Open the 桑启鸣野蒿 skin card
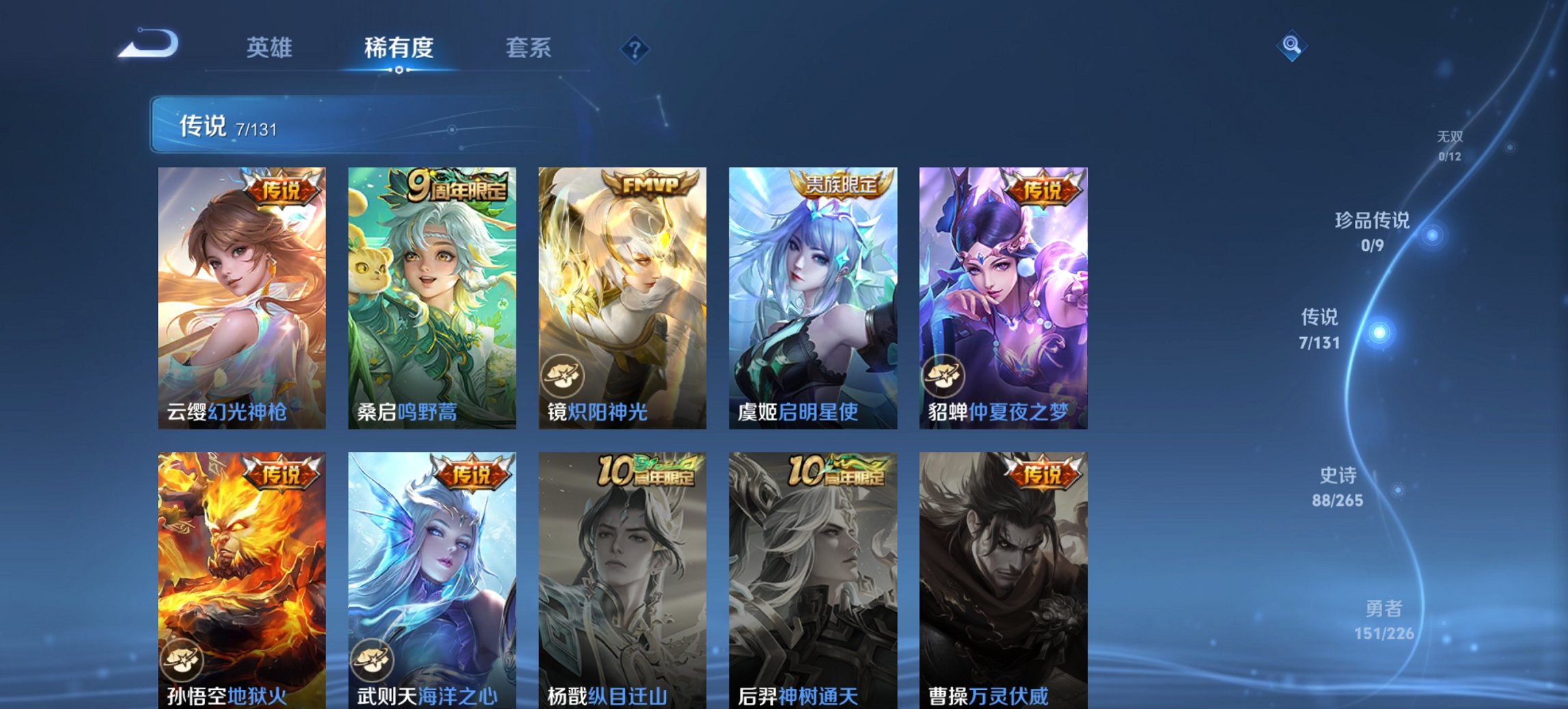The image size is (1568, 709). pos(430,297)
